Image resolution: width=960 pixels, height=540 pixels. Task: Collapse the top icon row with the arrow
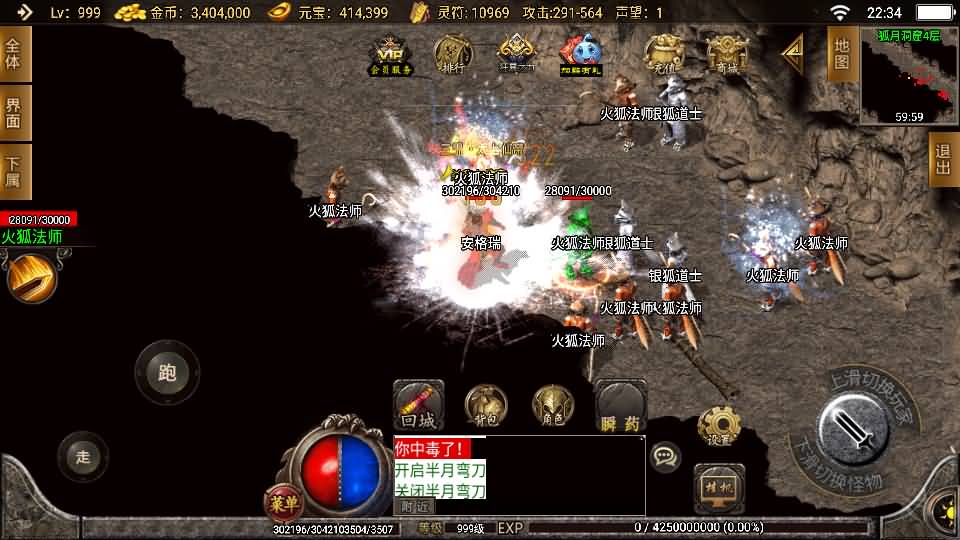pyautogui.click(x=792, y=53)
